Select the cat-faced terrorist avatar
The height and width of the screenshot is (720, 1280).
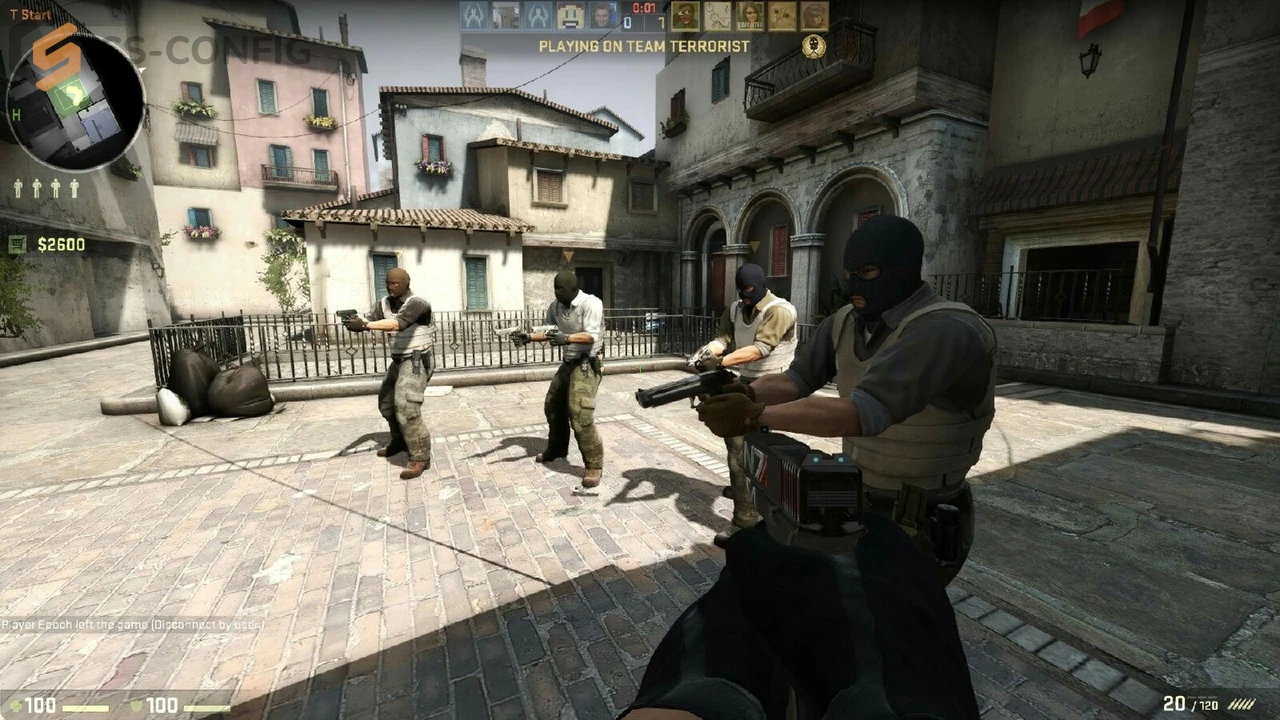click(x=782, y=16)
